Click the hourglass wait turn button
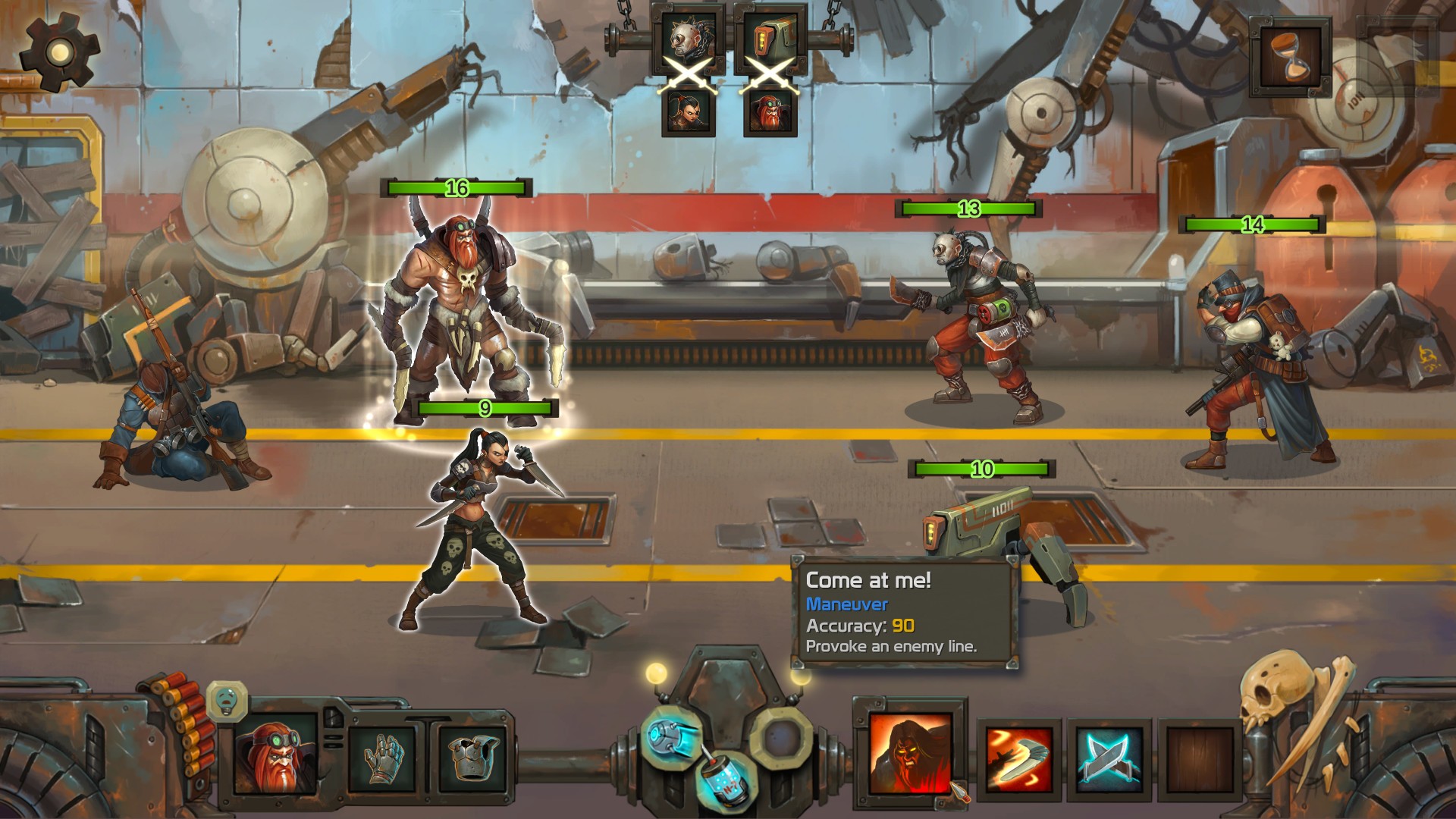Screen dimensions: 1456x819 [x=1290, y=58]
